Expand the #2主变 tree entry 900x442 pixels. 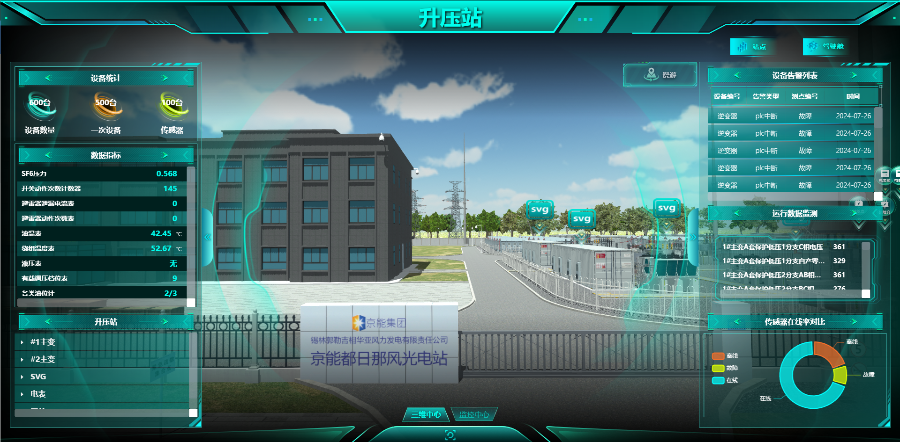coord(41,359)
